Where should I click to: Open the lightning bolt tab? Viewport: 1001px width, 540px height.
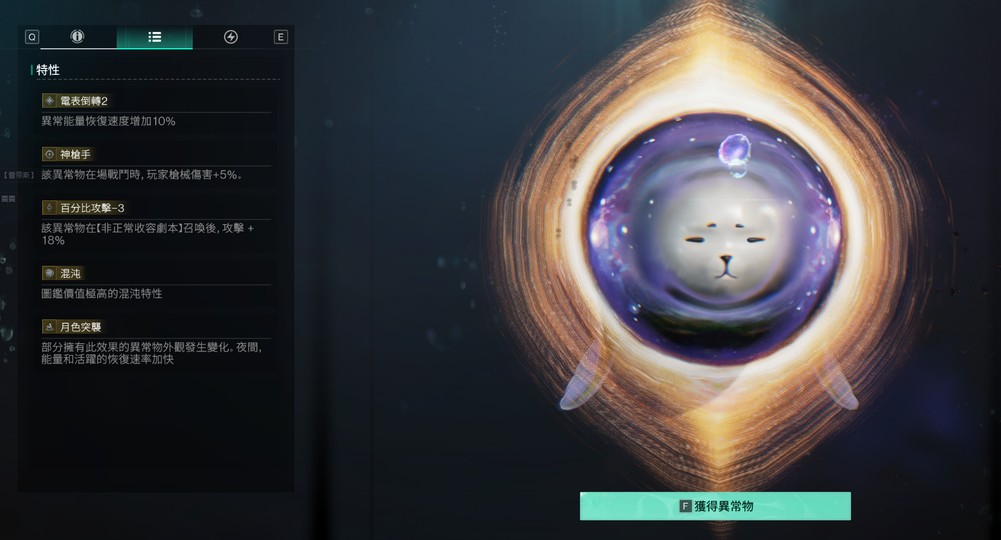point(231,37)
